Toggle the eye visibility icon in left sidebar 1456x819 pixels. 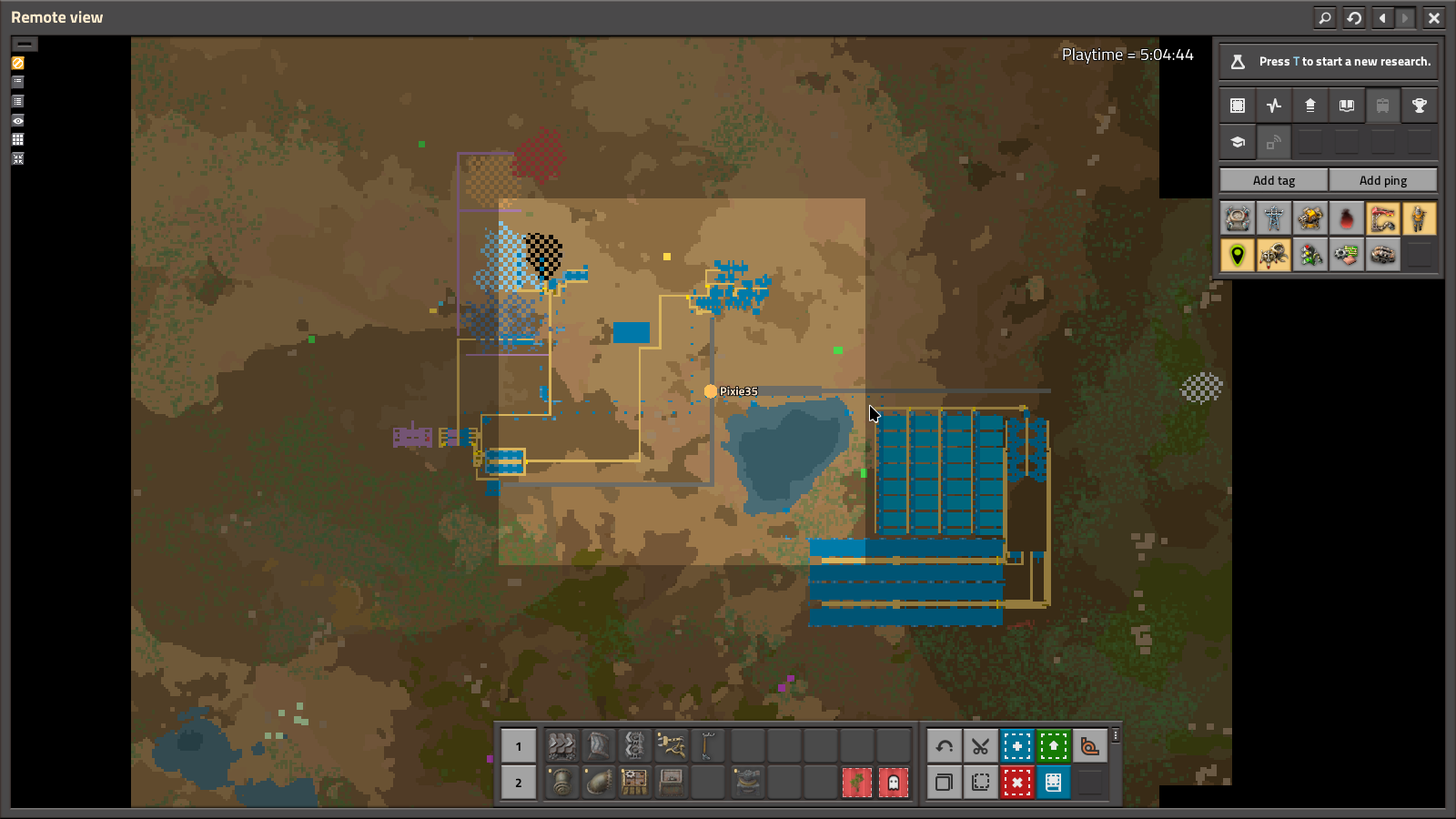coord(18,121)
